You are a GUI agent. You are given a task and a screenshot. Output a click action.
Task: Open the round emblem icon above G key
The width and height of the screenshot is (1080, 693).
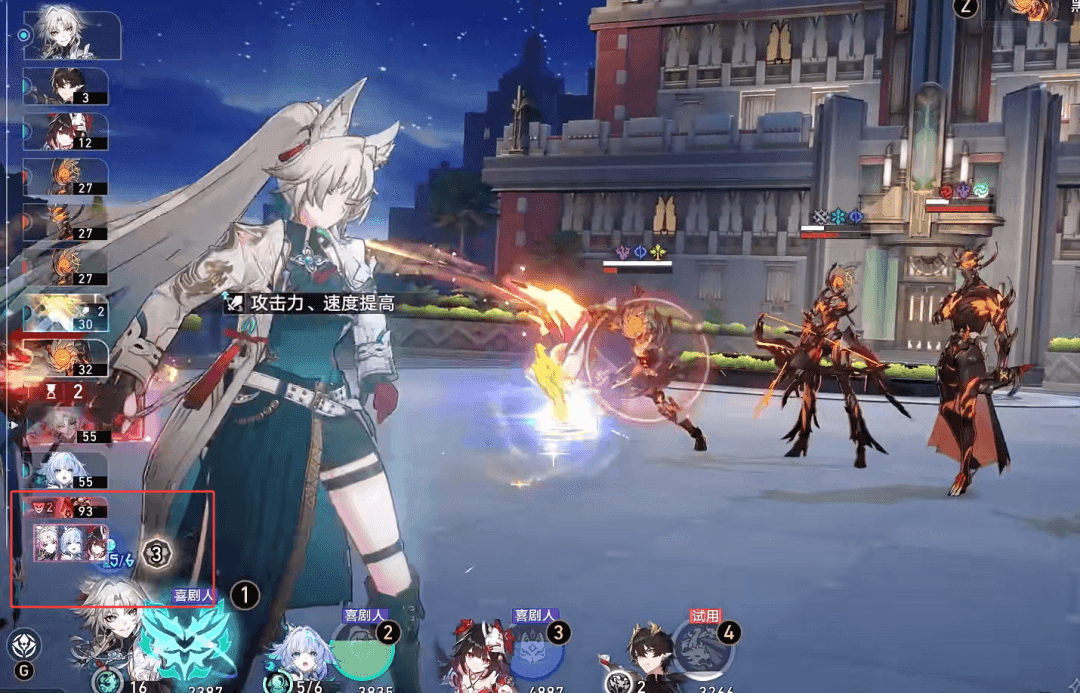point(22,645)
